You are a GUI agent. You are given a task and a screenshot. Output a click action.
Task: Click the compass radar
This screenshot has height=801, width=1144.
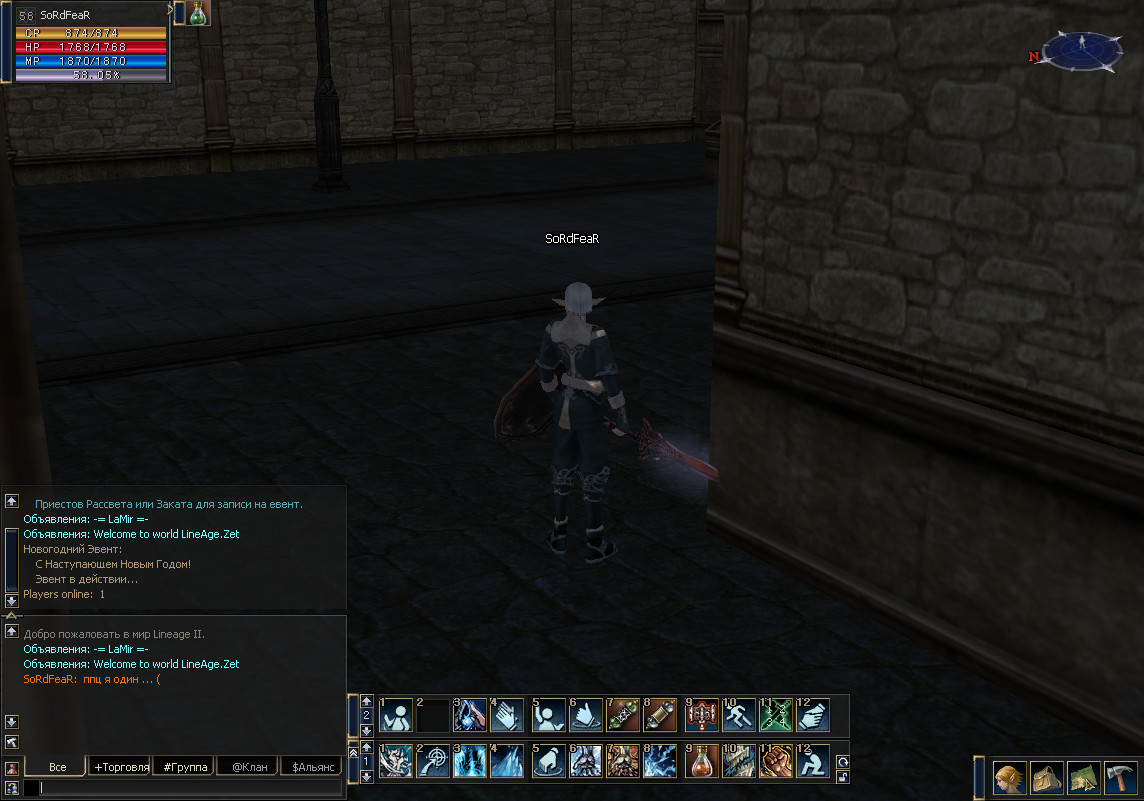click(1083, 51)
